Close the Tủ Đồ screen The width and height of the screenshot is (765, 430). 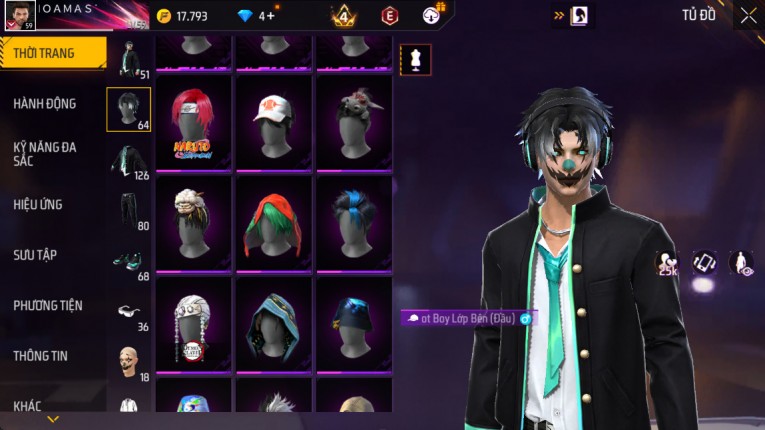click(x=748, y=15)
